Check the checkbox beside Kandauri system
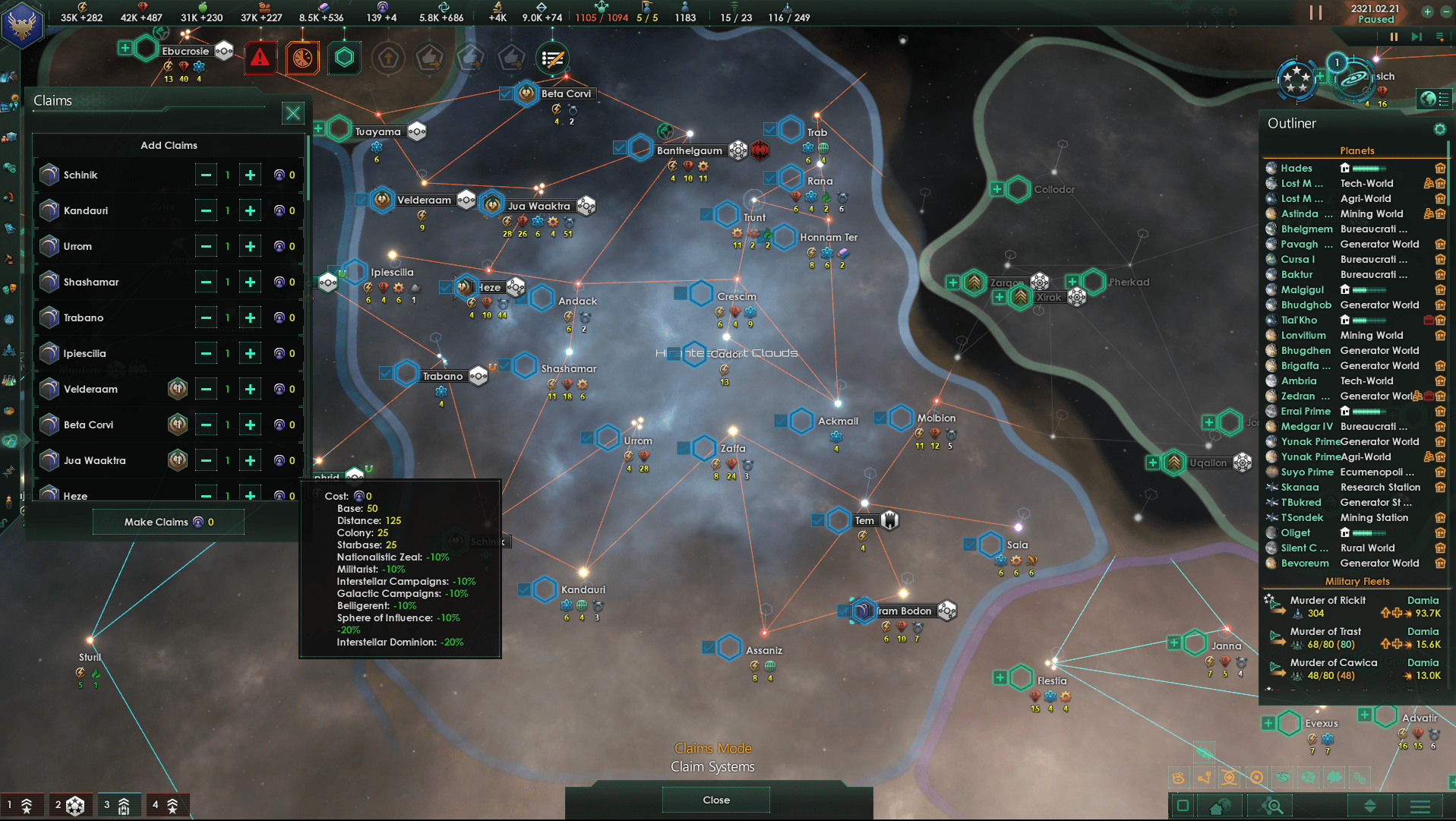 tap(524, 589)
